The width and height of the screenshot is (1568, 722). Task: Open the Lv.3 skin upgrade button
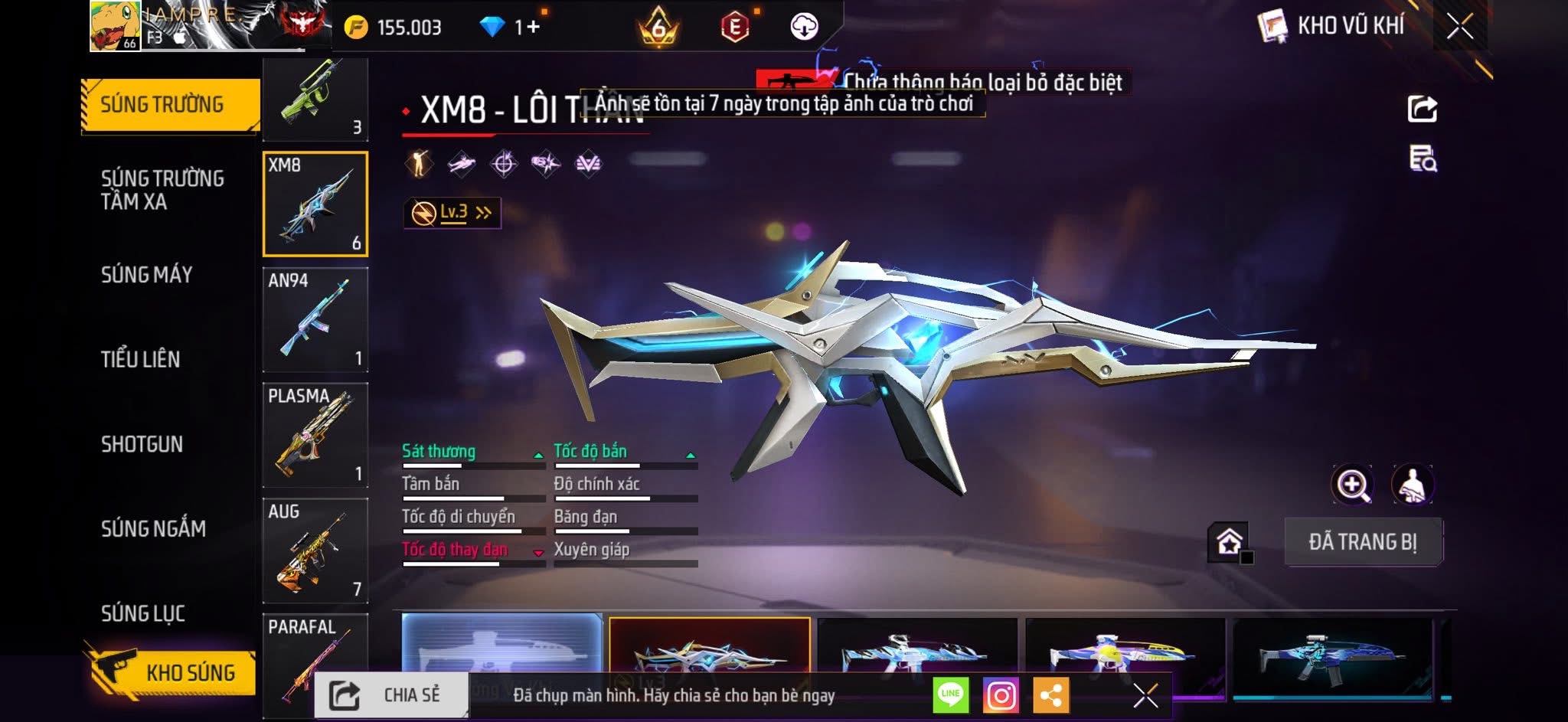pos(452,213)
